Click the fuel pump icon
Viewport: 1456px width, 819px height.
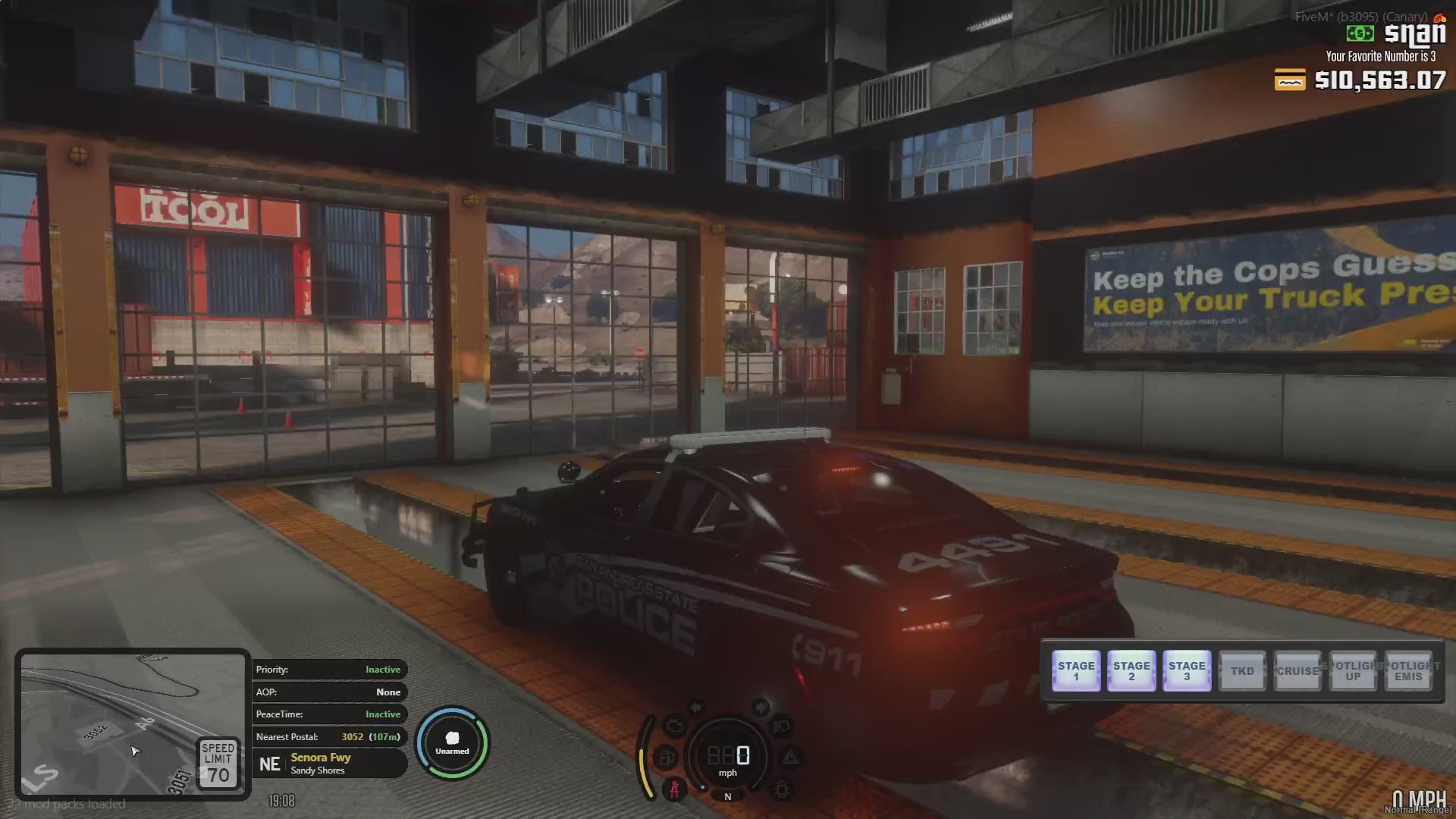(x=666, y=757)
